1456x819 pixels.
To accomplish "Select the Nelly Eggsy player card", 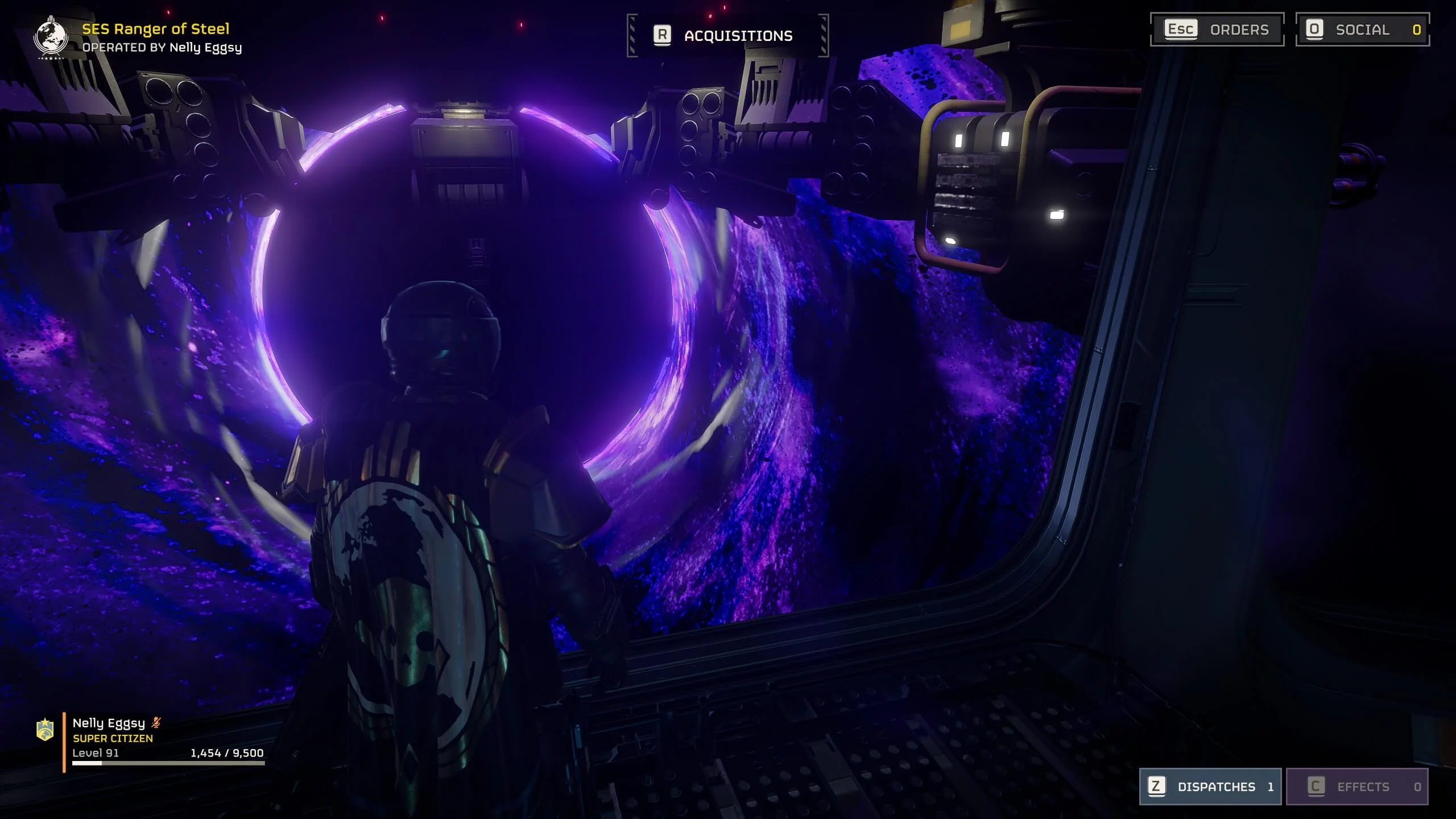I will pos(154,738).
